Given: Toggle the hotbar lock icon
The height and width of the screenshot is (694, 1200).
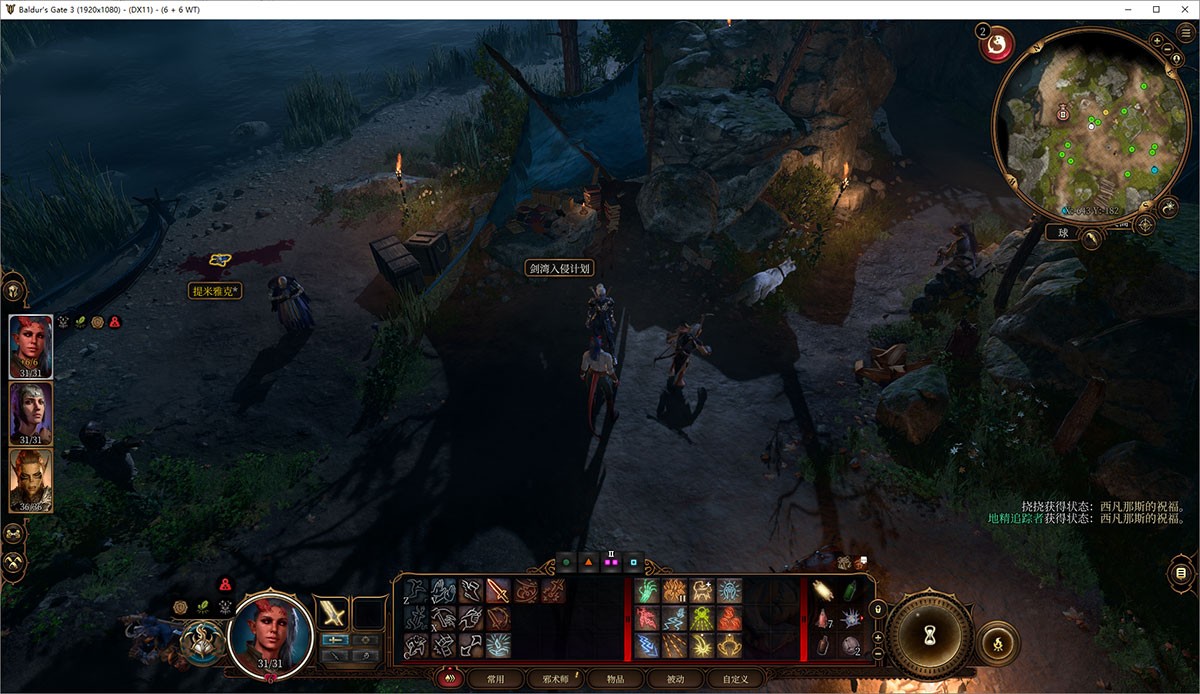Looking at the screenshot, I should click(x=878, y=610).
